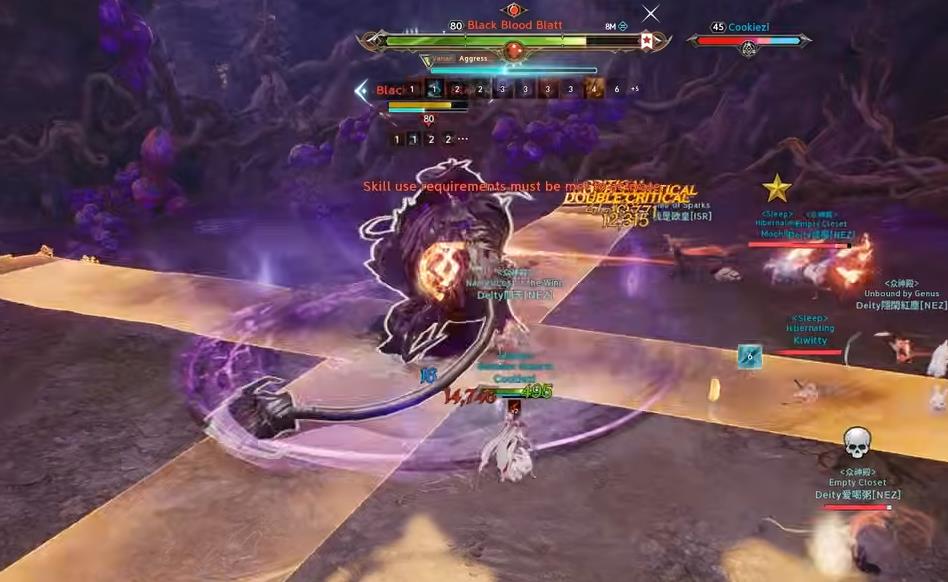The image size is (948, 582).
Task: Inspect the orange effect icon marked 4
Action: 594,89
